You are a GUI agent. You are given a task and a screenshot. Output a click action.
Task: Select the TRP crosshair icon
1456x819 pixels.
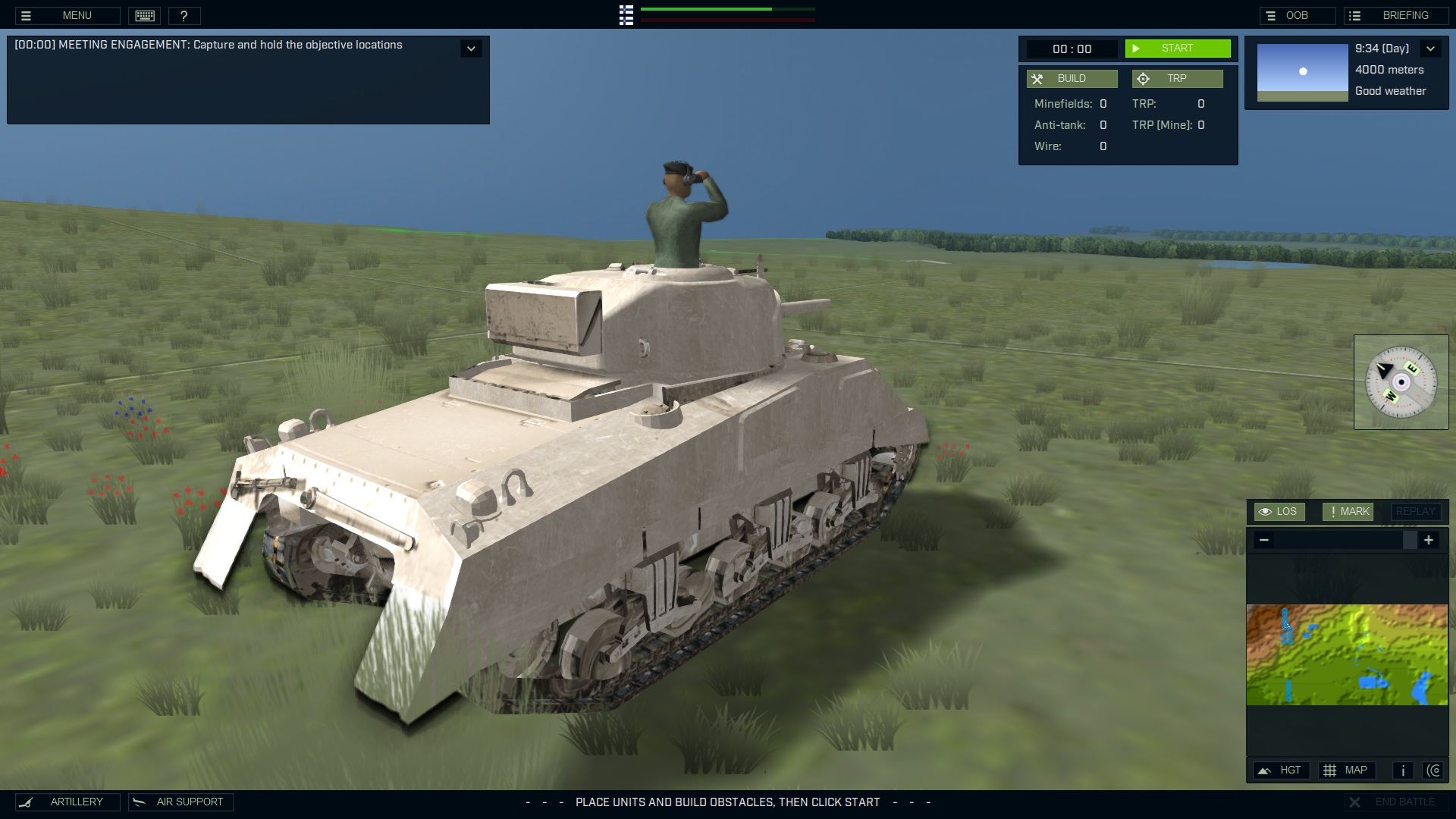1143,78
